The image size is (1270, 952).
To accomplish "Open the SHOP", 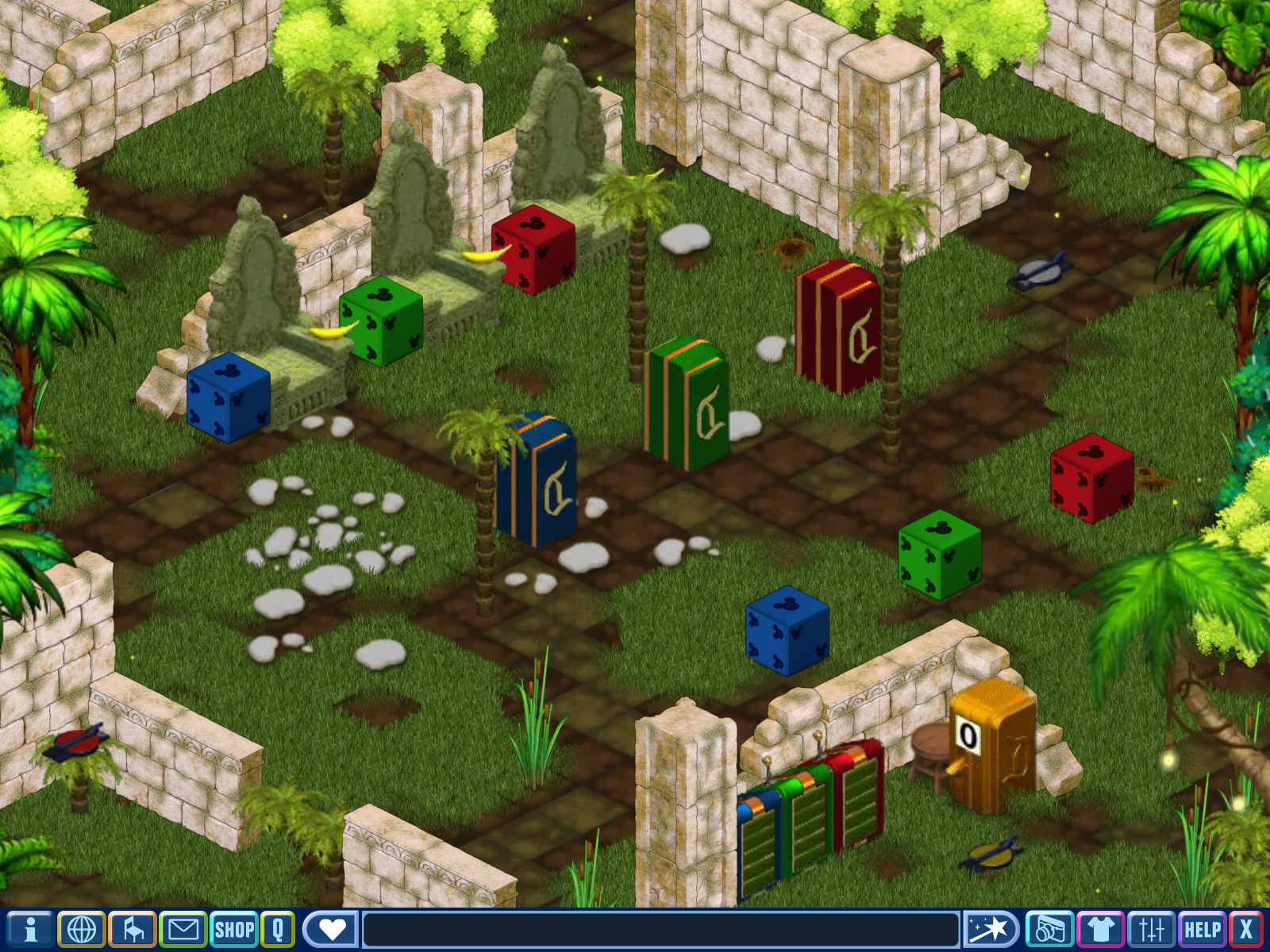I will (x=234, y=929).
